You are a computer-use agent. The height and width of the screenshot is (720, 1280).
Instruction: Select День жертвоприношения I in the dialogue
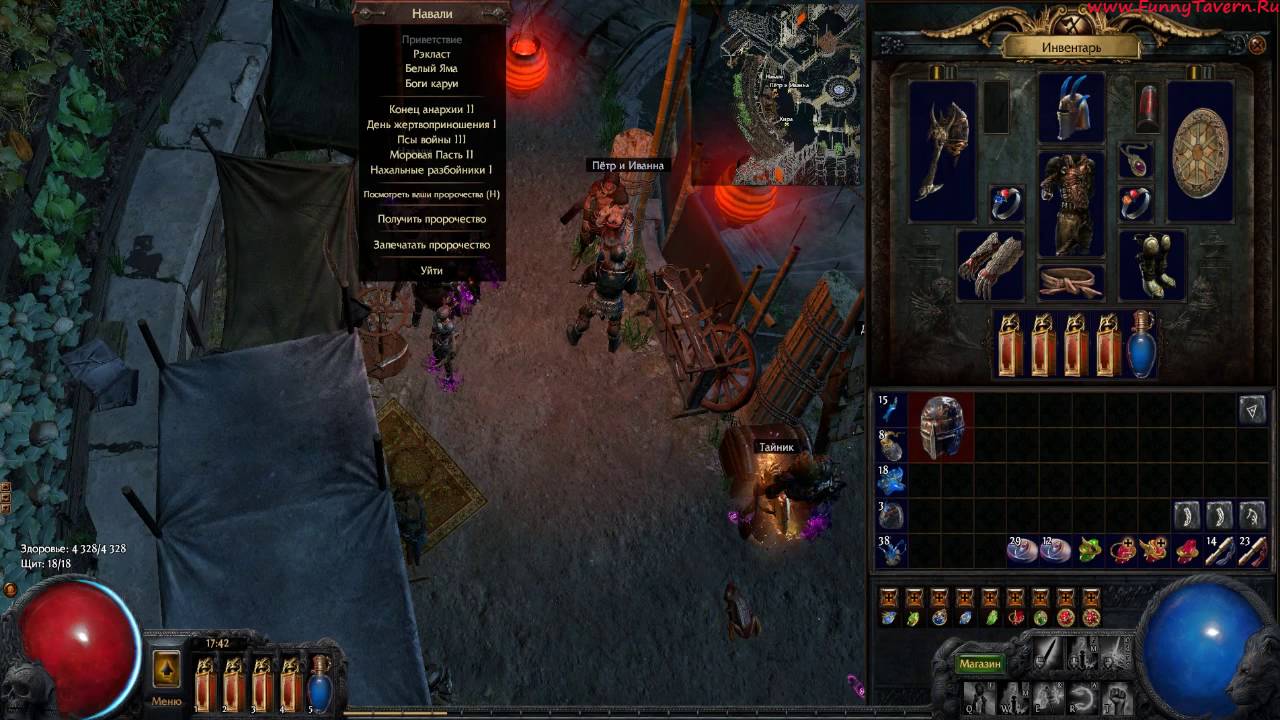[x=431, y=125]
